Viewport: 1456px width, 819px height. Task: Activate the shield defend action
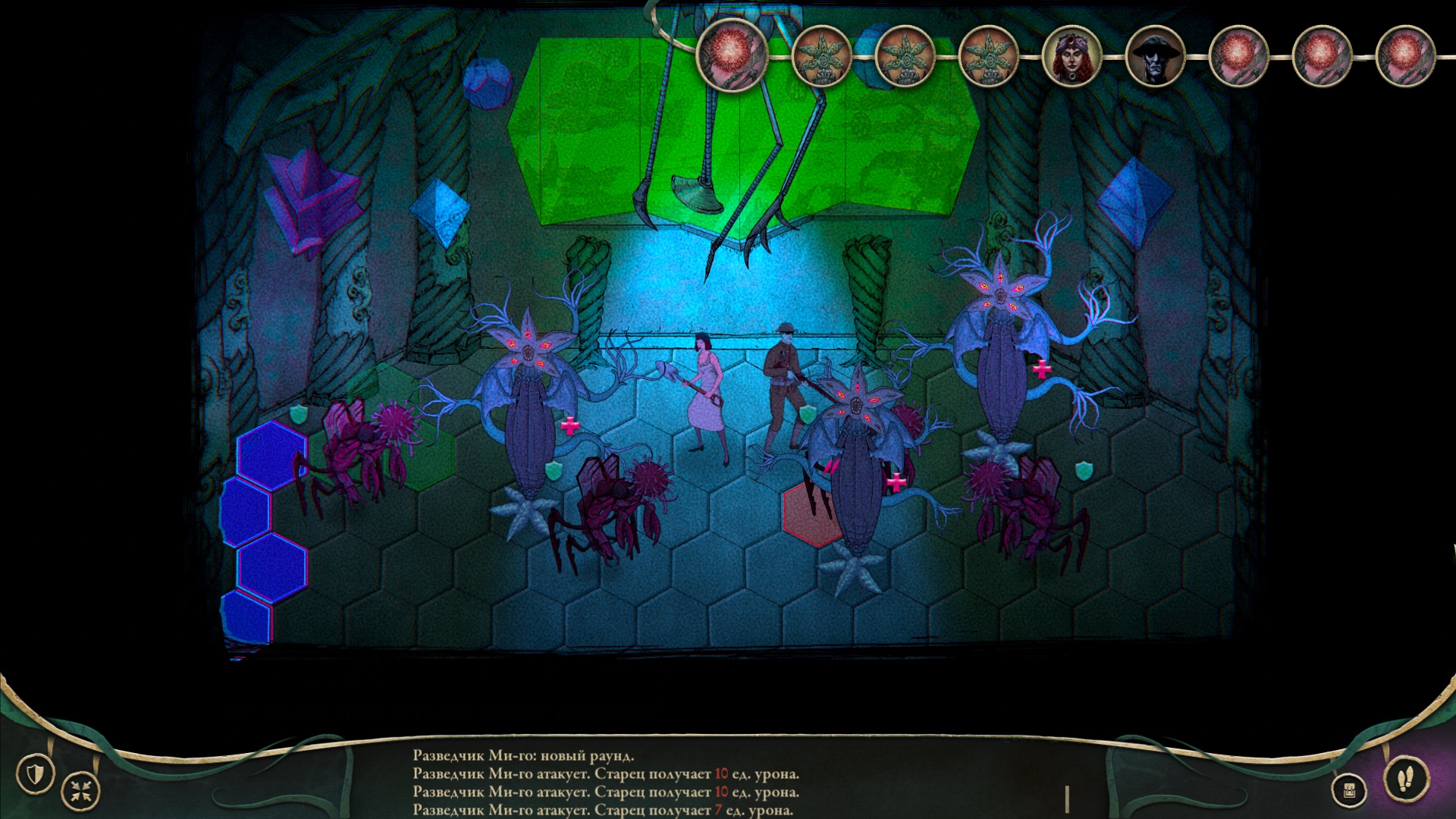pyautogui.click(x=35, y=774)
